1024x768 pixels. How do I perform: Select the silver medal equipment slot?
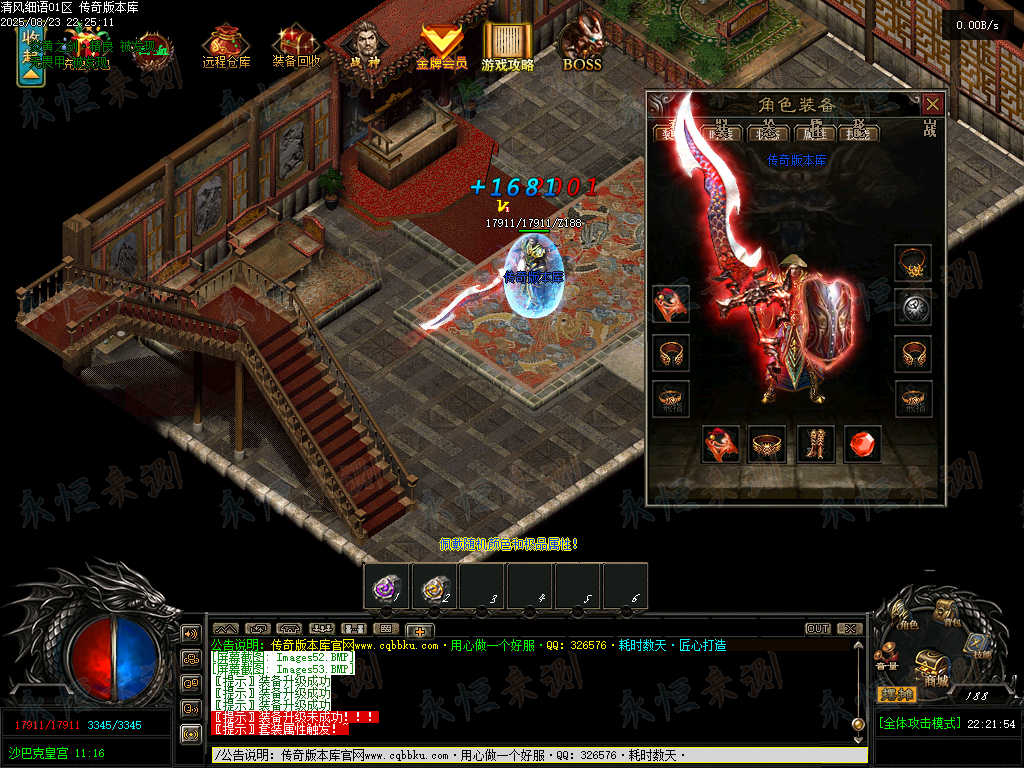click(912, 307)
